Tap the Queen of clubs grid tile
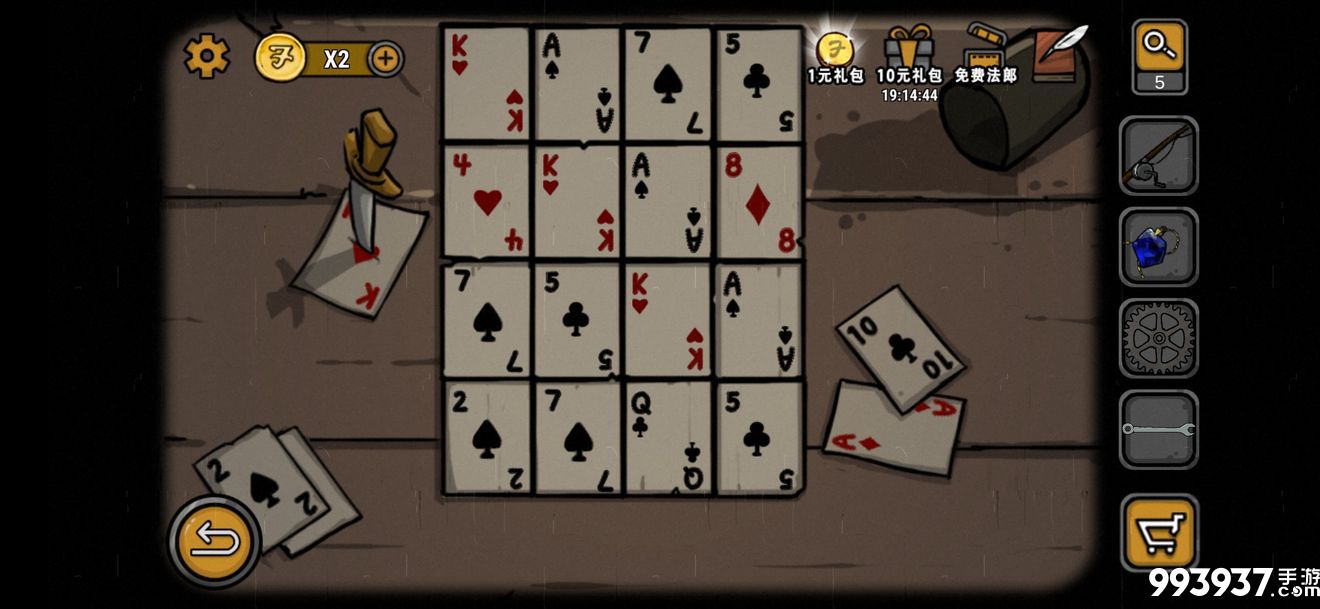 point(668,437)
